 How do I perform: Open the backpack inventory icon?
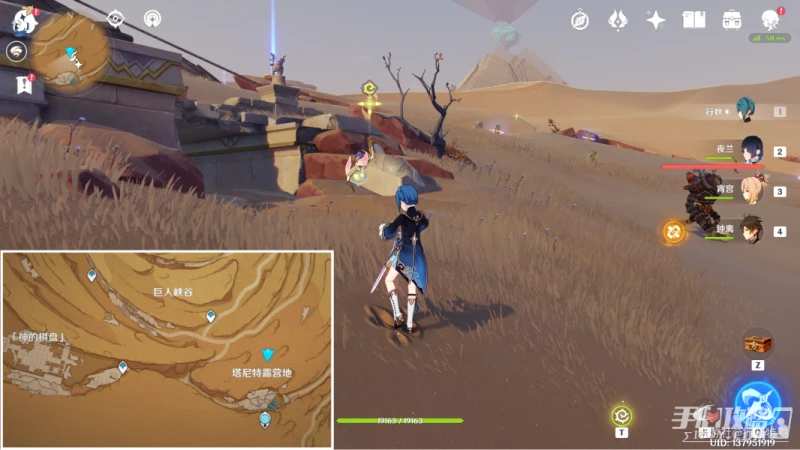pos(732,20)
